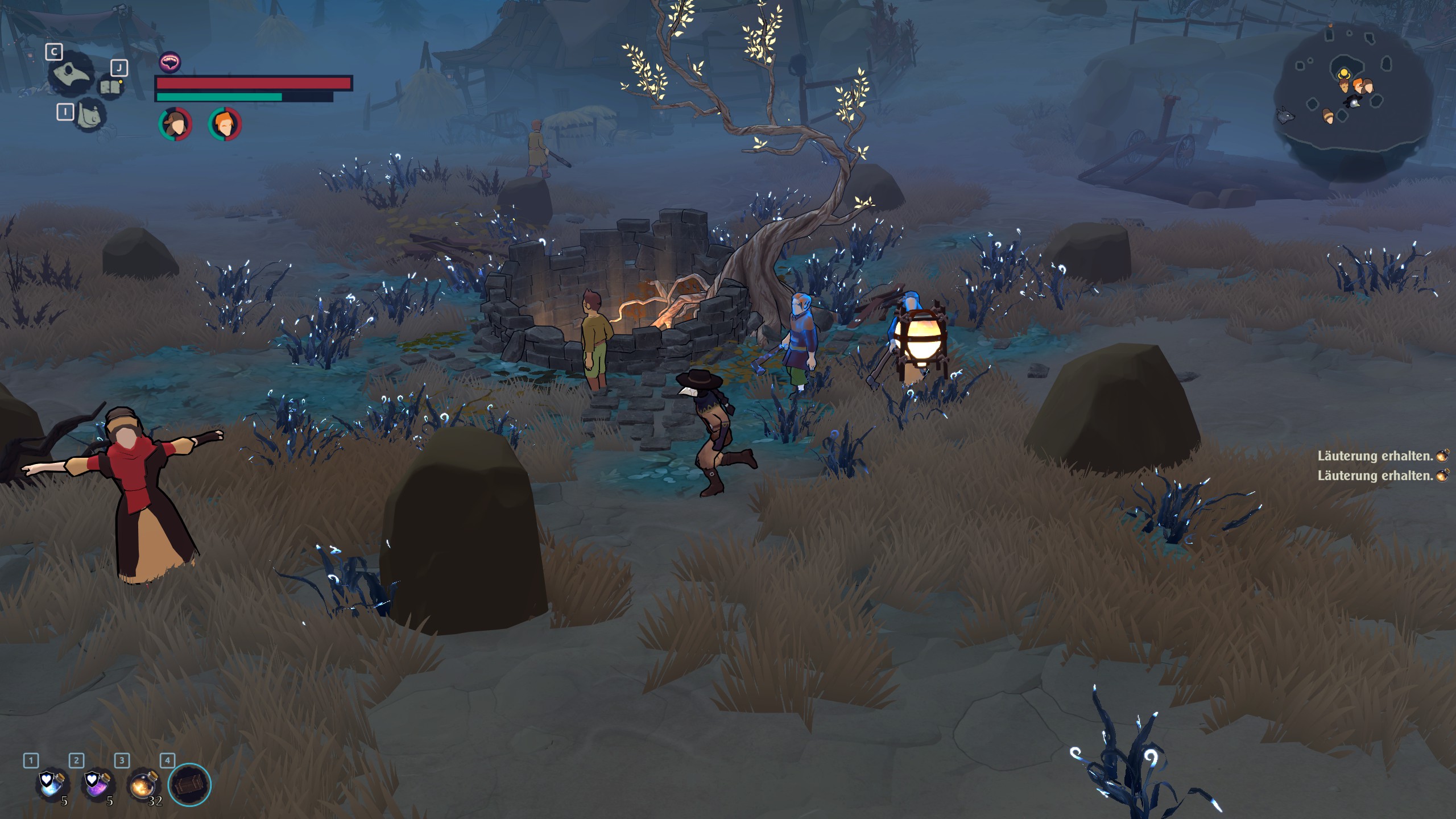The image size is (1456, 819).
Task: Click the yellow objective marker on minimap
Action: pyautogui.click(x=1343, y=74)
